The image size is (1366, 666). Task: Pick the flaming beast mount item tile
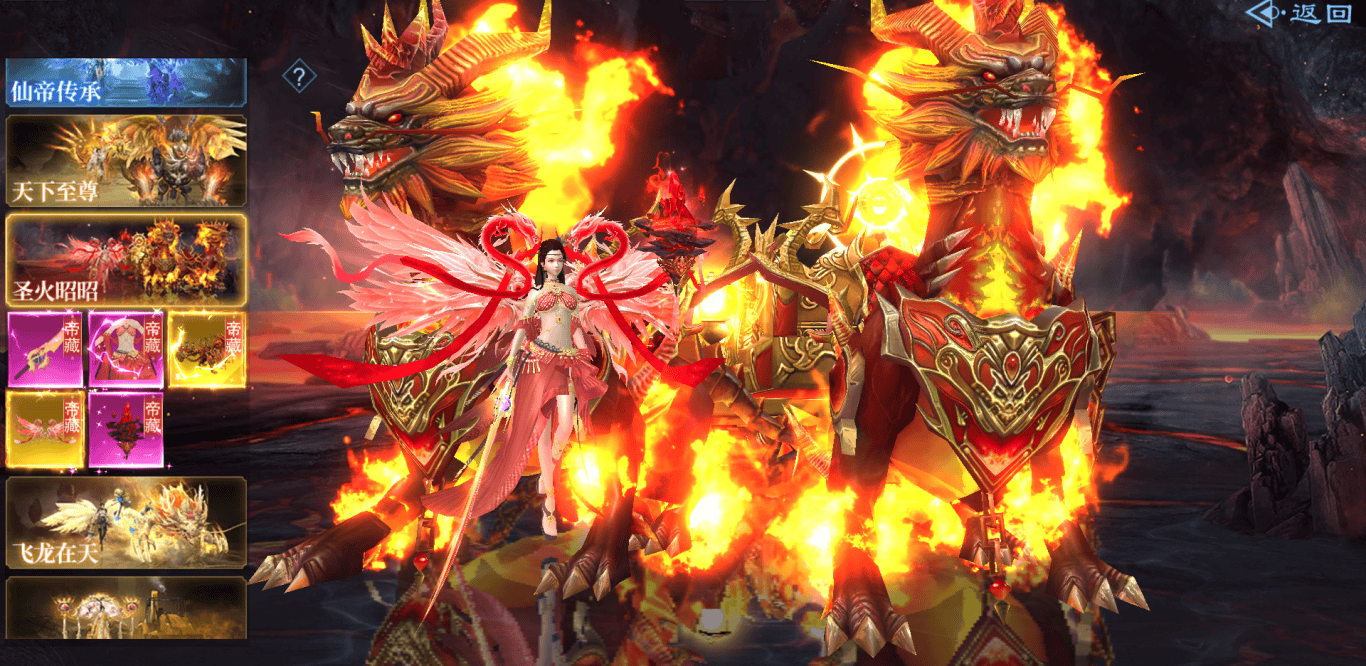tap(207, 349)
